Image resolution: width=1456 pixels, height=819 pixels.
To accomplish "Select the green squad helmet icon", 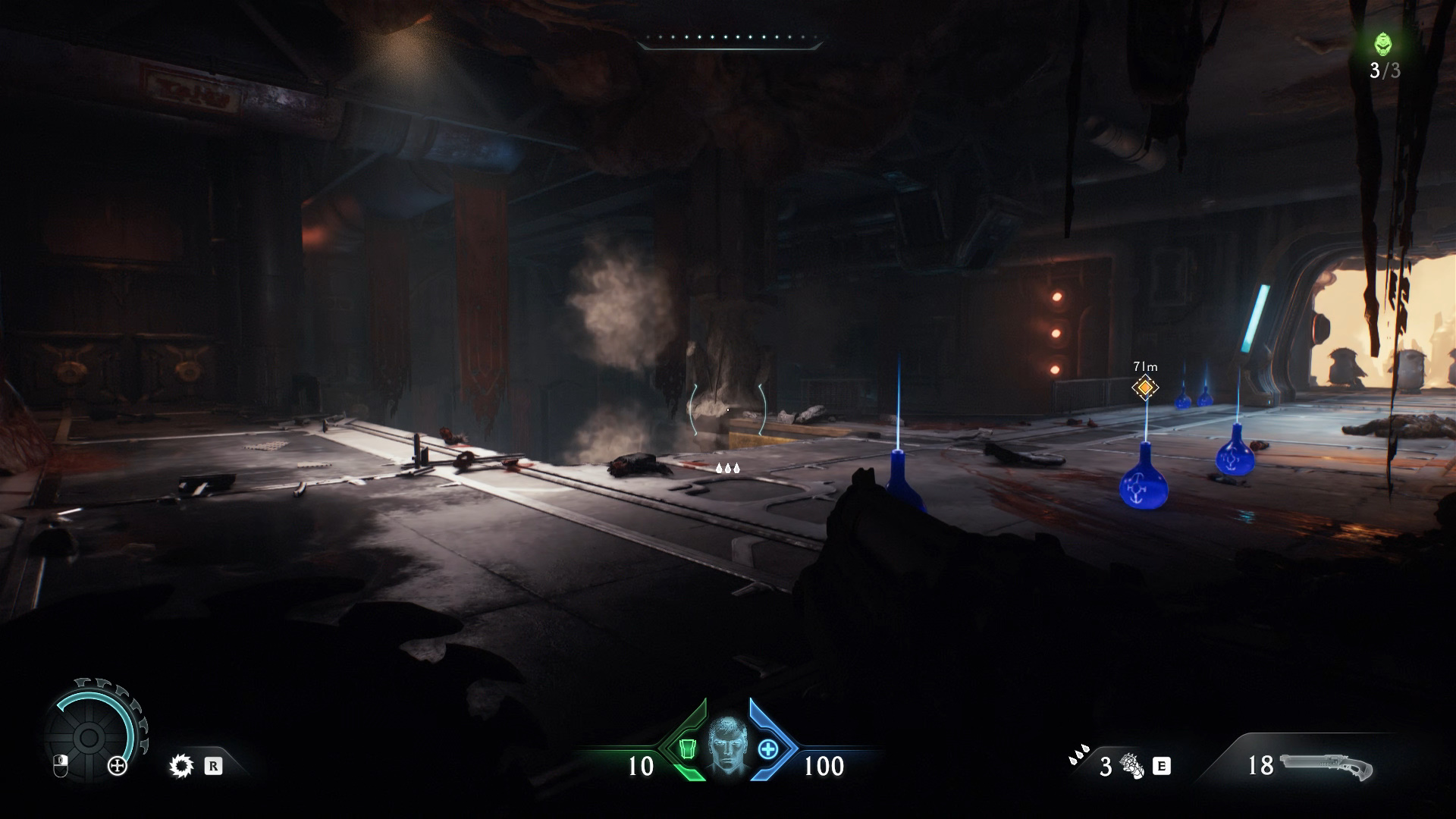I will (x=1383, y=44).
